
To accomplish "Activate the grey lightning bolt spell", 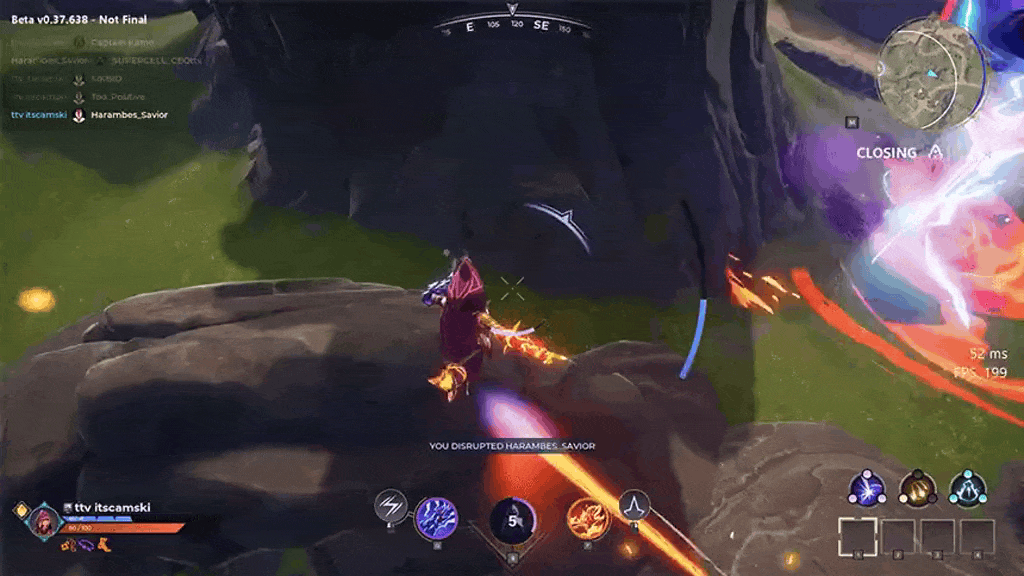I will [390, 506].
